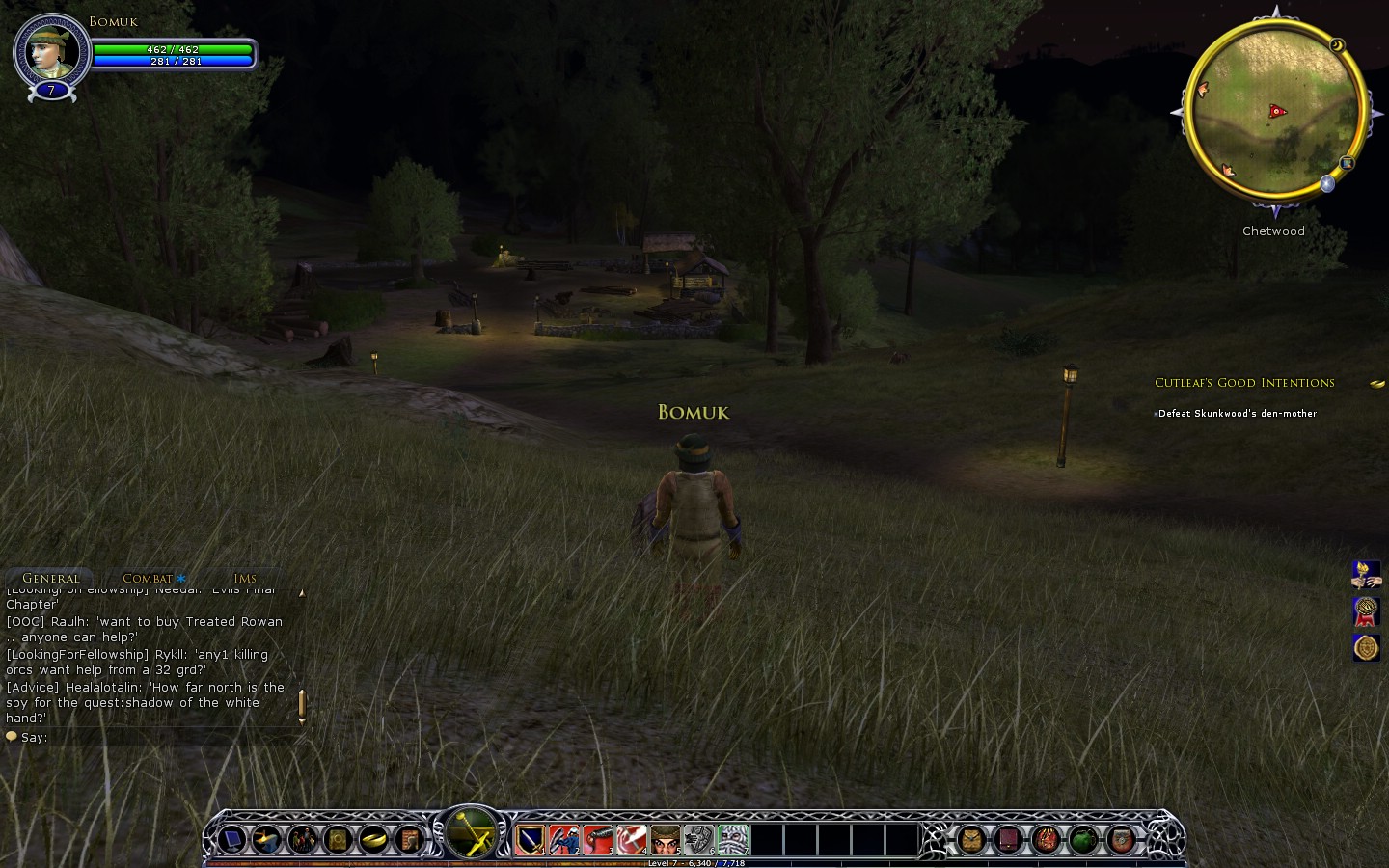Use the bandaged head skill in slot 7

tap(733, 839)
